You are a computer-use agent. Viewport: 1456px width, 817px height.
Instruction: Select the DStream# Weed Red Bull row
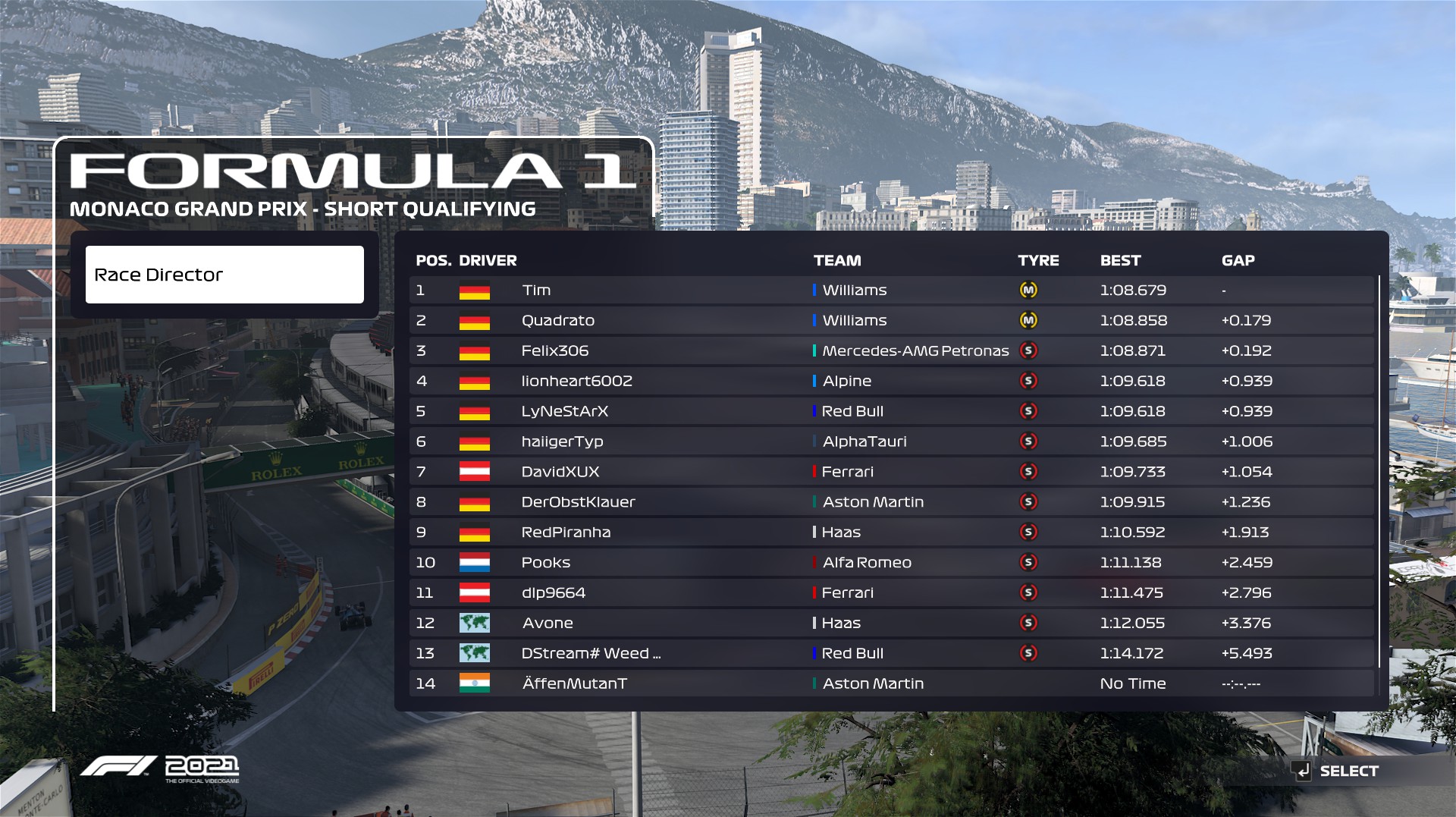click(x=891, y=654)
